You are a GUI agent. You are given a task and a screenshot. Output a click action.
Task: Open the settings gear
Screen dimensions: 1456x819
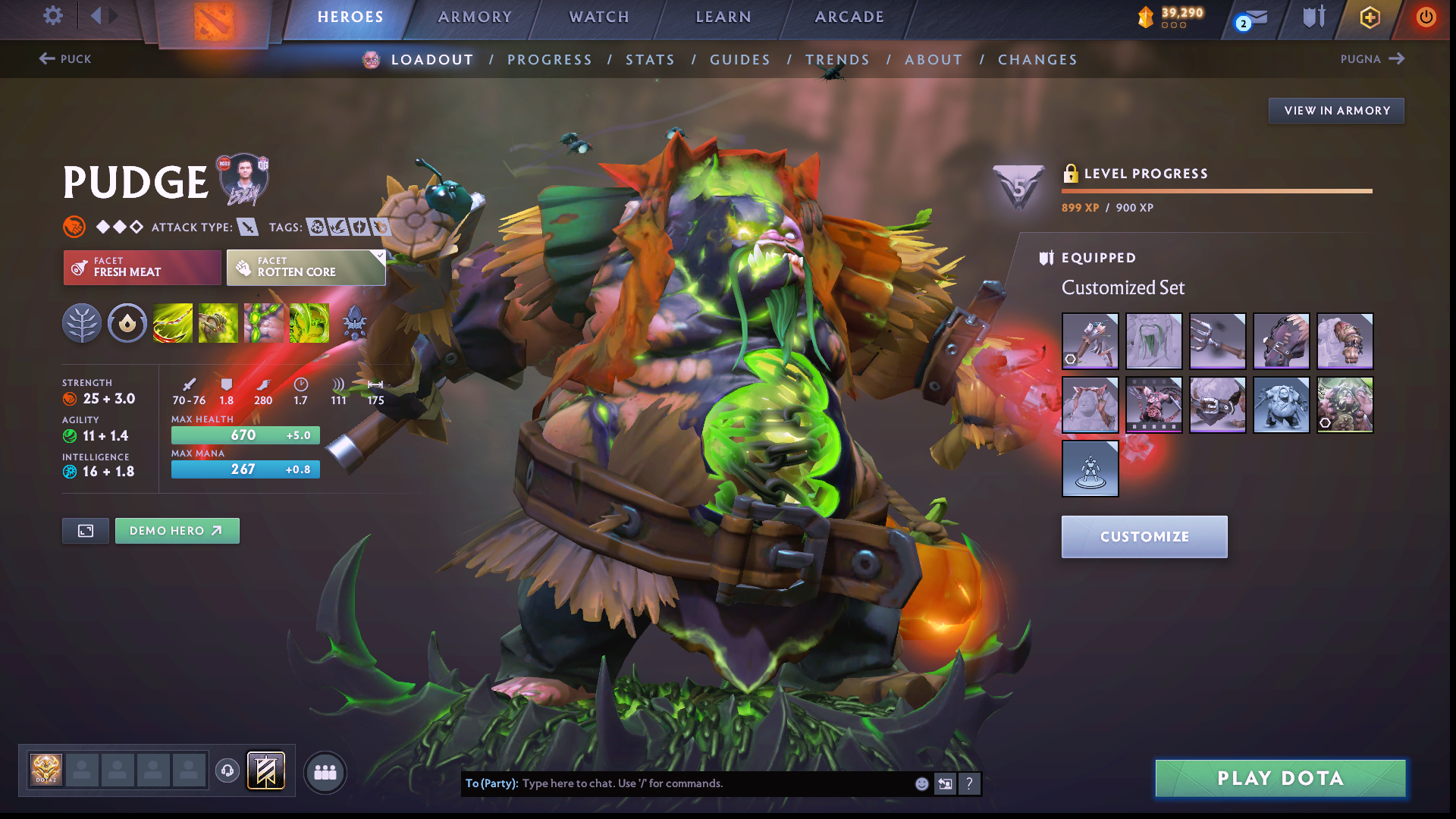tap(53, 16)
